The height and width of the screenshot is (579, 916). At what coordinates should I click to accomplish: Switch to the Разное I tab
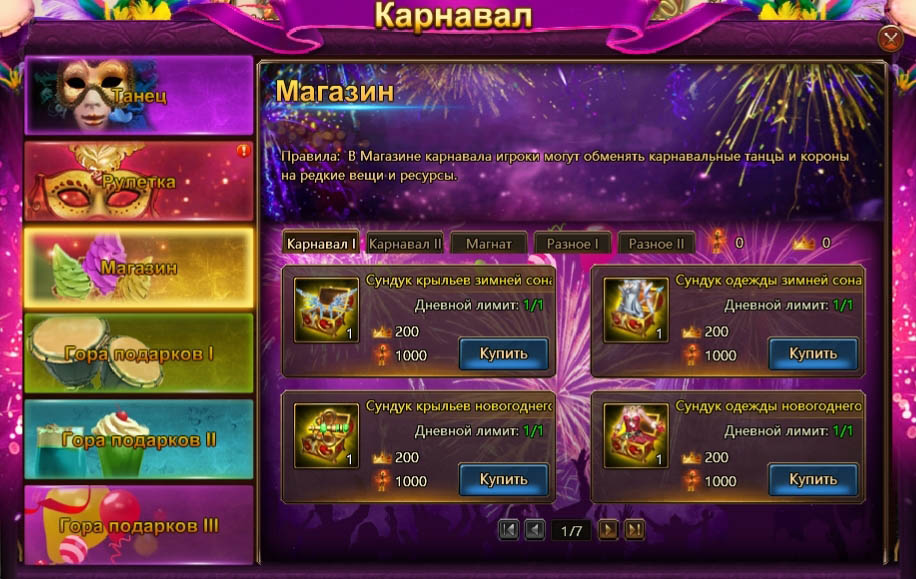tap(572, 243)
